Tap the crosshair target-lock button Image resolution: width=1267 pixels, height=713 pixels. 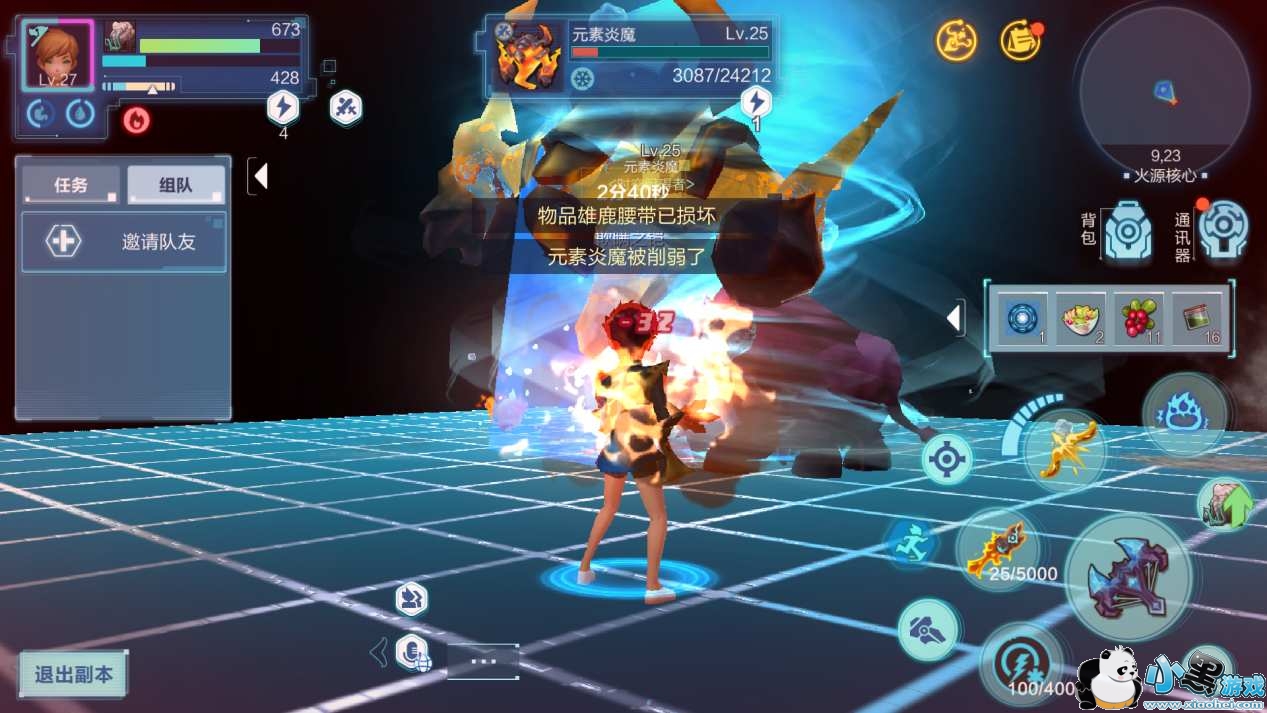point(946,459)
